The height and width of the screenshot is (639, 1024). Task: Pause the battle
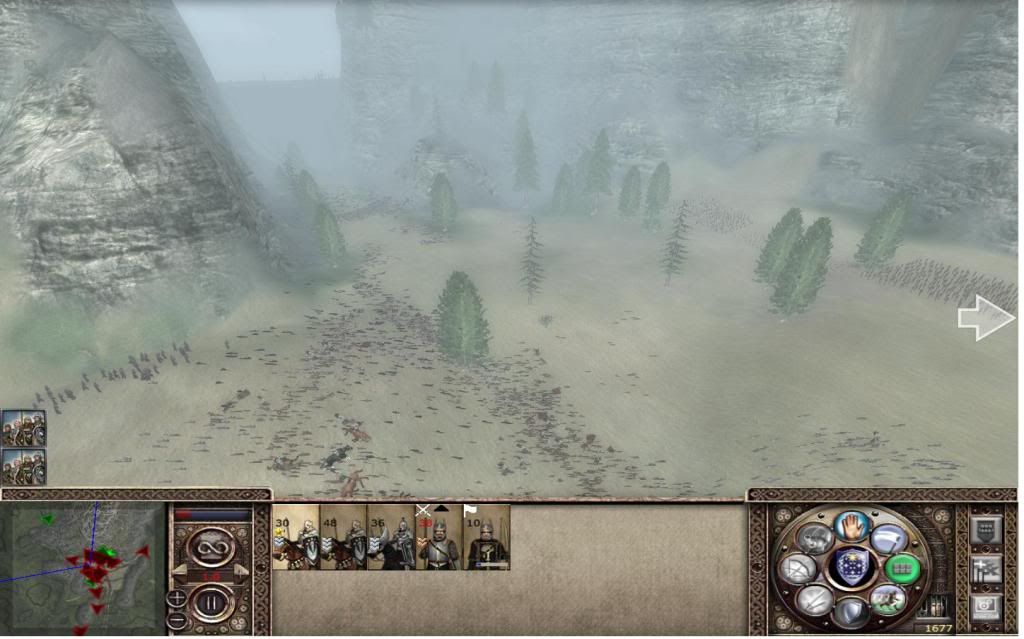(x=210, y=604)
